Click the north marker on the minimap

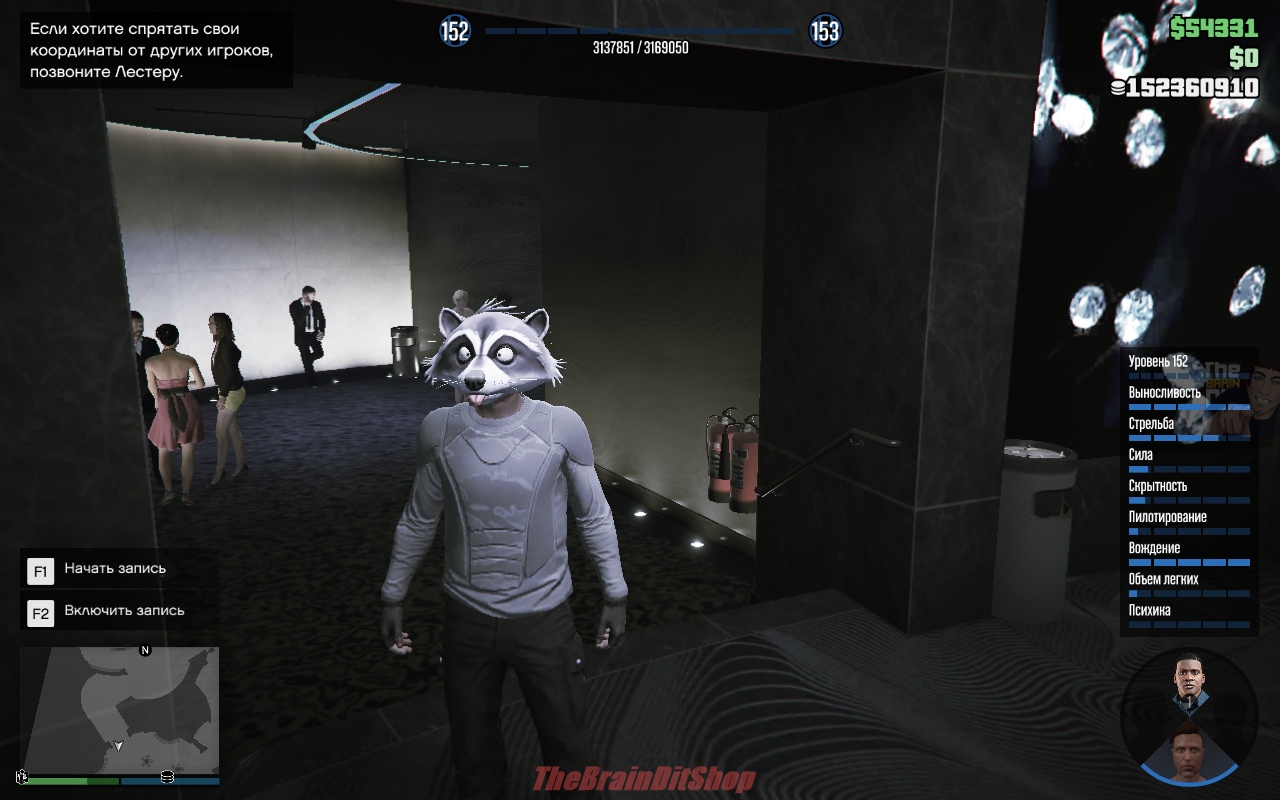pos(145,650)
